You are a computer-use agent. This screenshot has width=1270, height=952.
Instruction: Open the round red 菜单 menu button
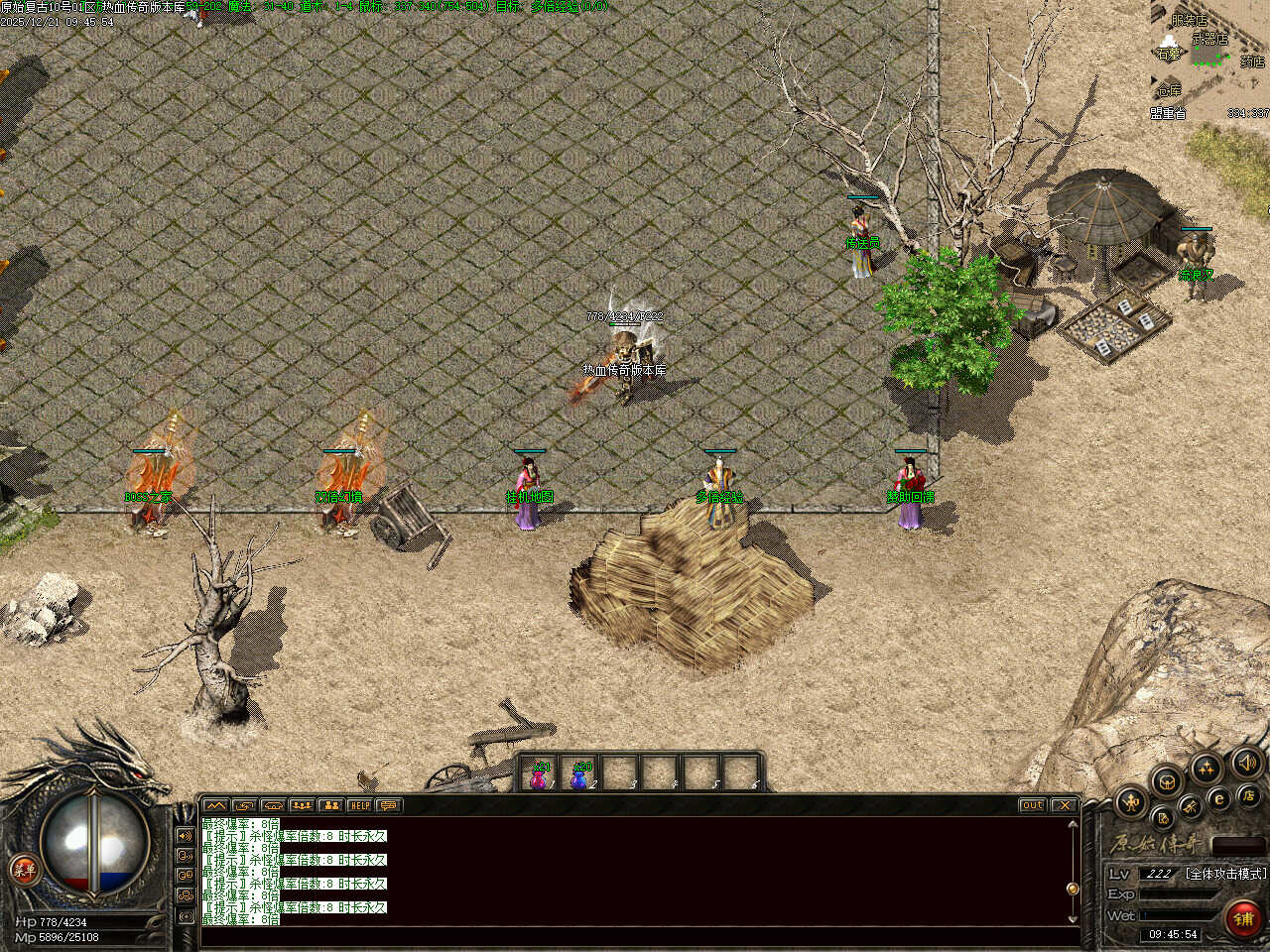click(x=23, y=871)
